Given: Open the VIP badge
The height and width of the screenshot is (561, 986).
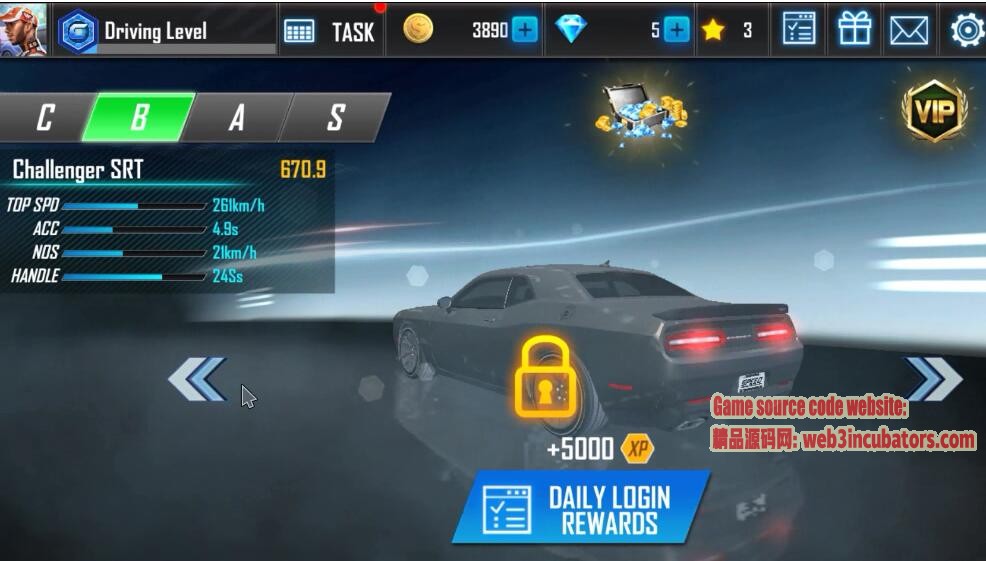Looking at the screenshot, I should [x=934, y=110].
